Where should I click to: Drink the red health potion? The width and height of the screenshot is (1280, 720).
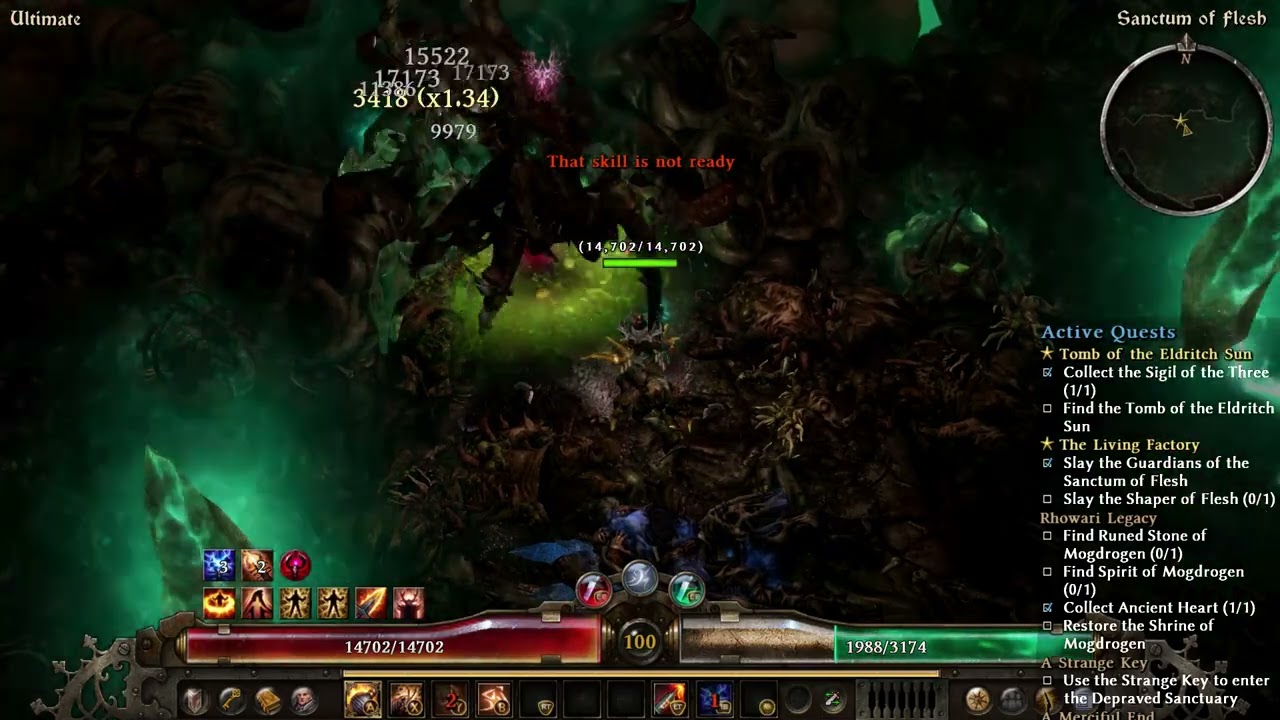coord(593,590)
